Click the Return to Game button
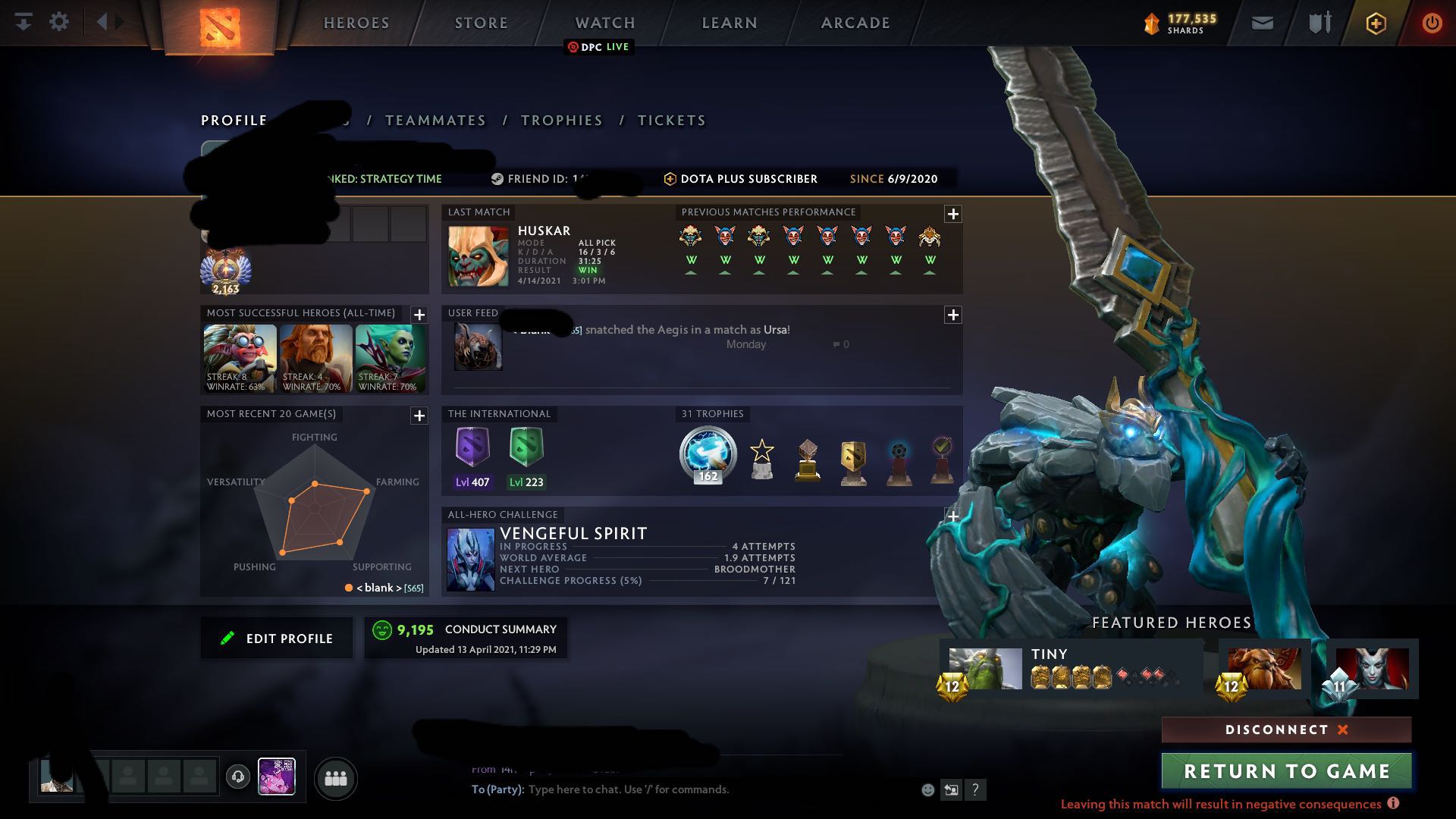Viewport: 1456px width, 819px height. [x=1286, y=770]
